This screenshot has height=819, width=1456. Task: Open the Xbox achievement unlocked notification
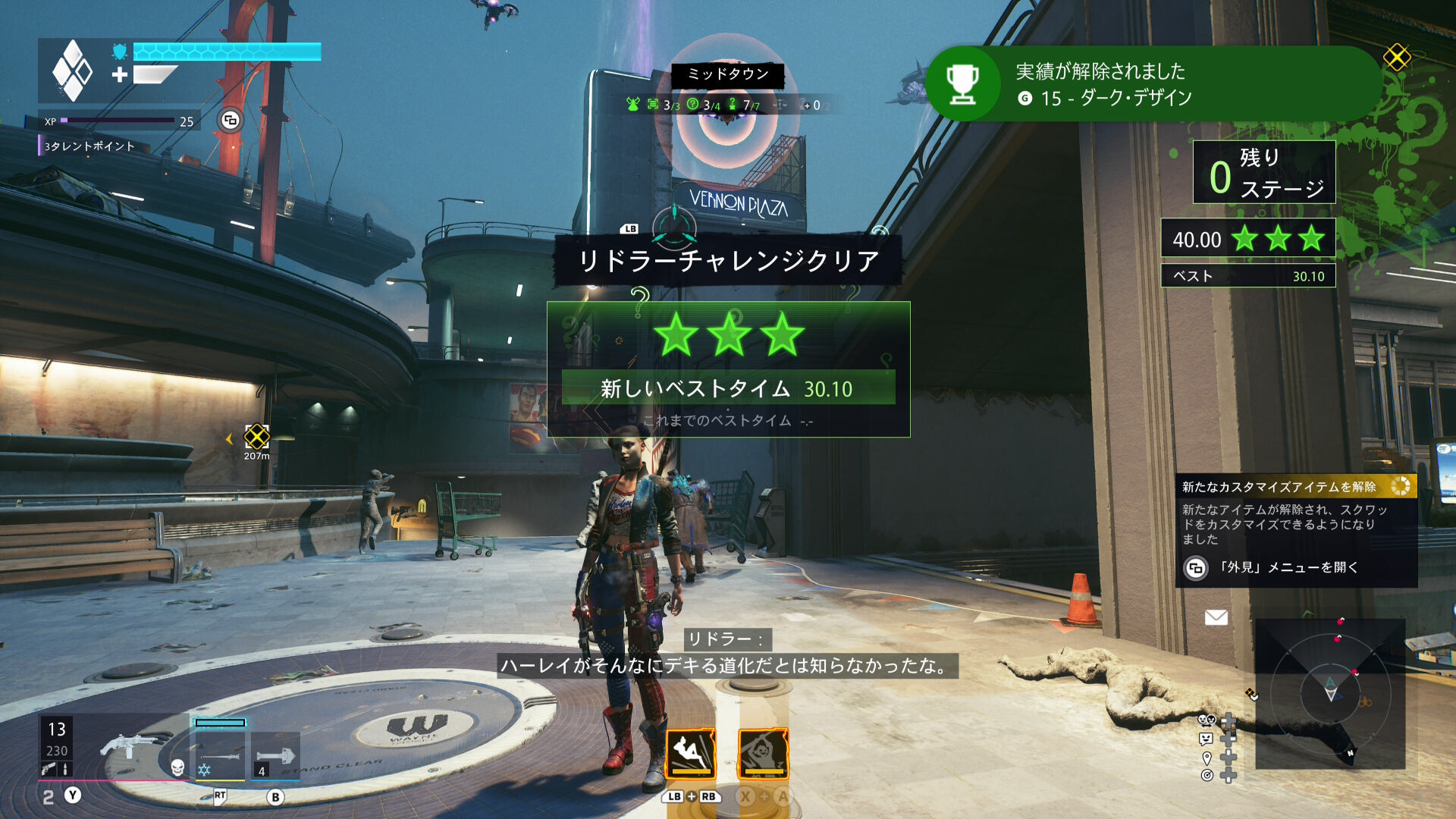tap(1153, 83)
